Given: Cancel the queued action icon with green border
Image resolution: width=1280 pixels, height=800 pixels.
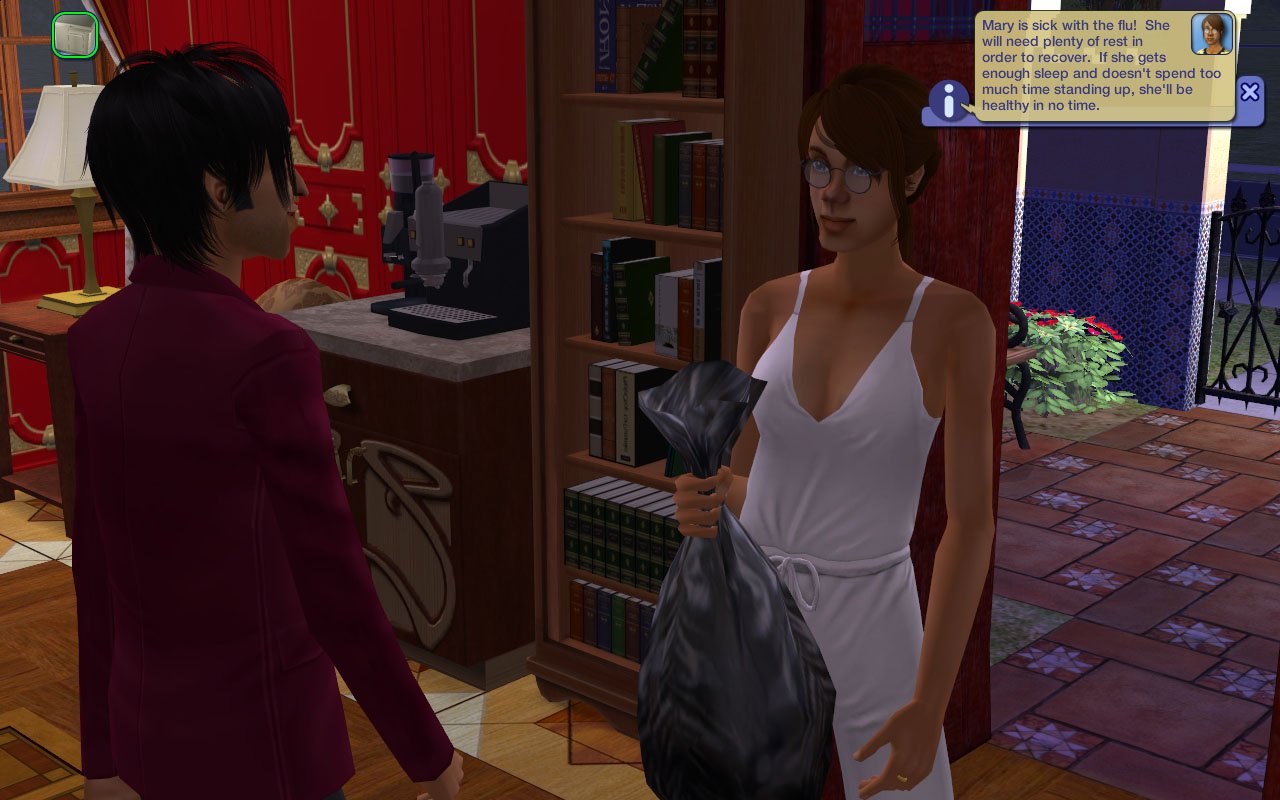Looking at the screenshot, I should click(x=75, y=35).
